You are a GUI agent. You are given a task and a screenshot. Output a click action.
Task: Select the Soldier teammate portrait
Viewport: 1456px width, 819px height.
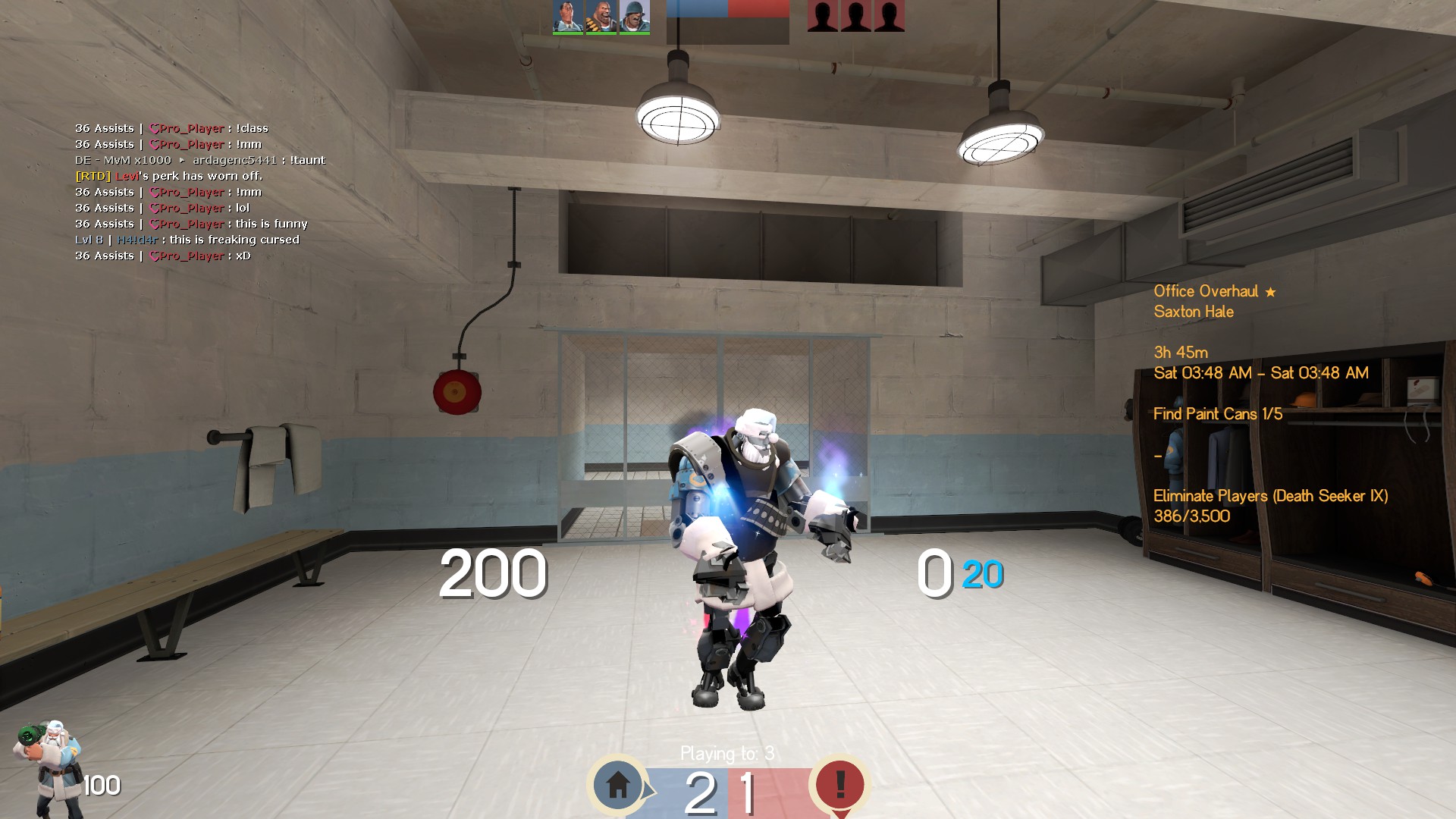[634, 16]
